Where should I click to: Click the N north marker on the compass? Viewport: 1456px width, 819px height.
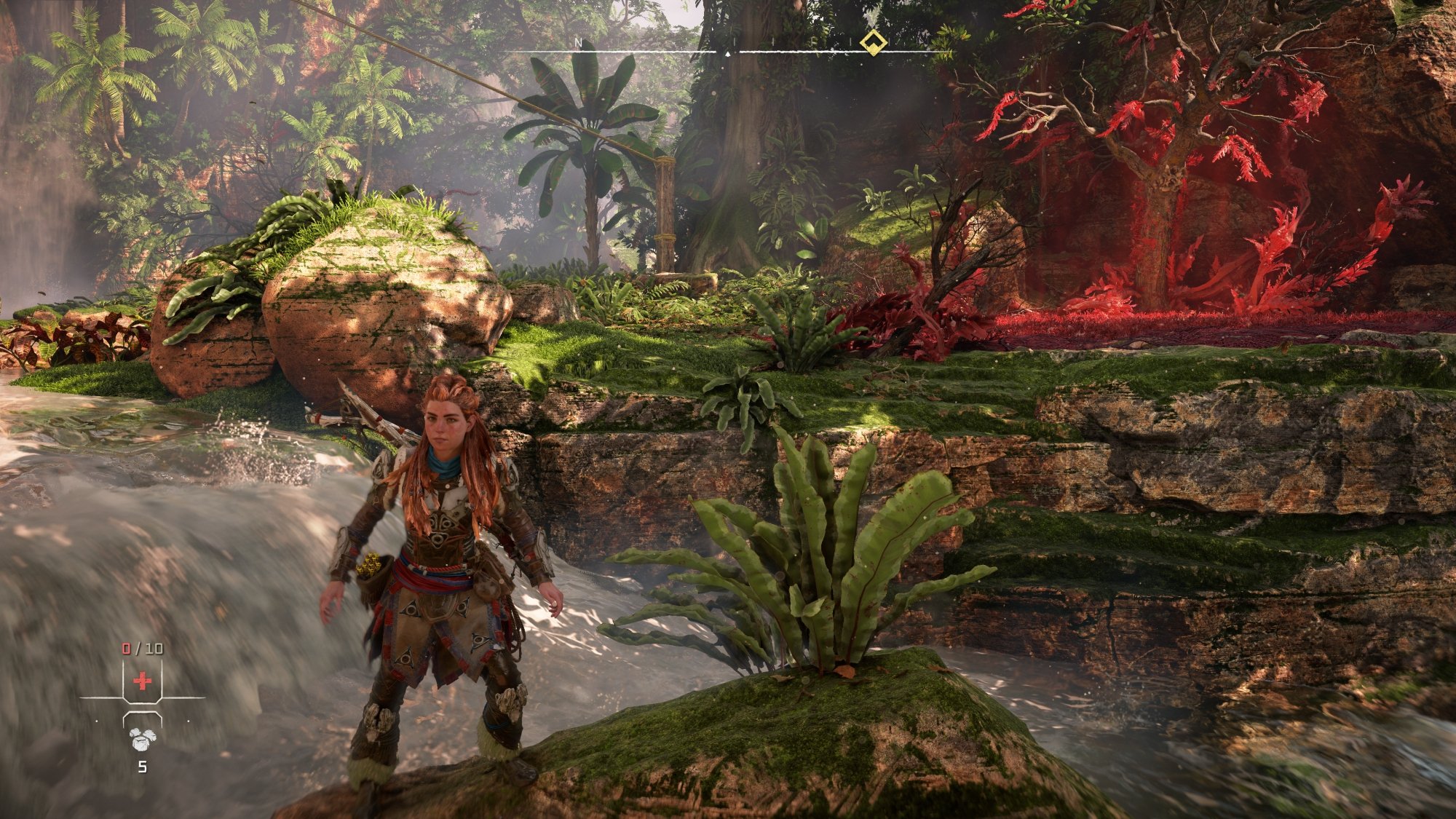pos(579,44)
